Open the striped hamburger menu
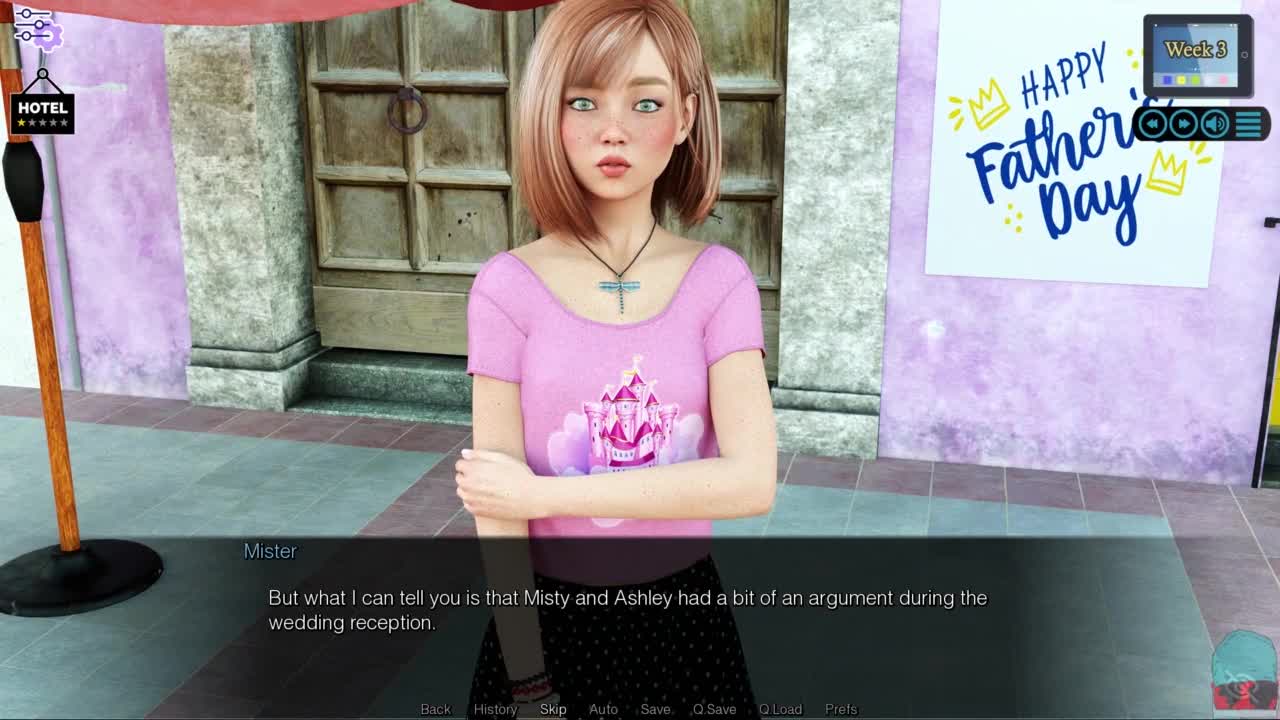The height and width of the screenshot is (720, 1280). pos(1249,124)
